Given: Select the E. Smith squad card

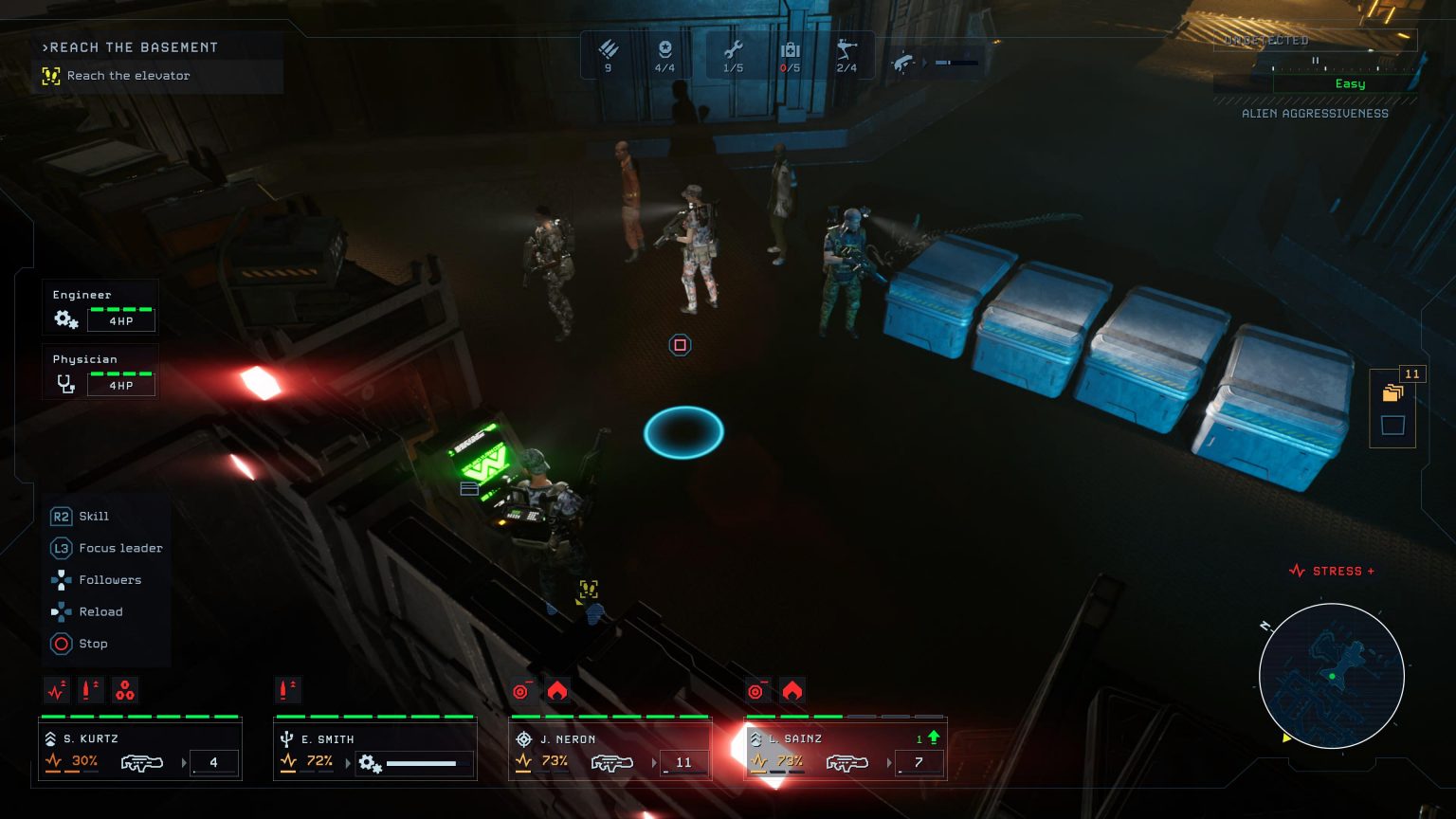Looking at the screenshot, I should 375,750.
